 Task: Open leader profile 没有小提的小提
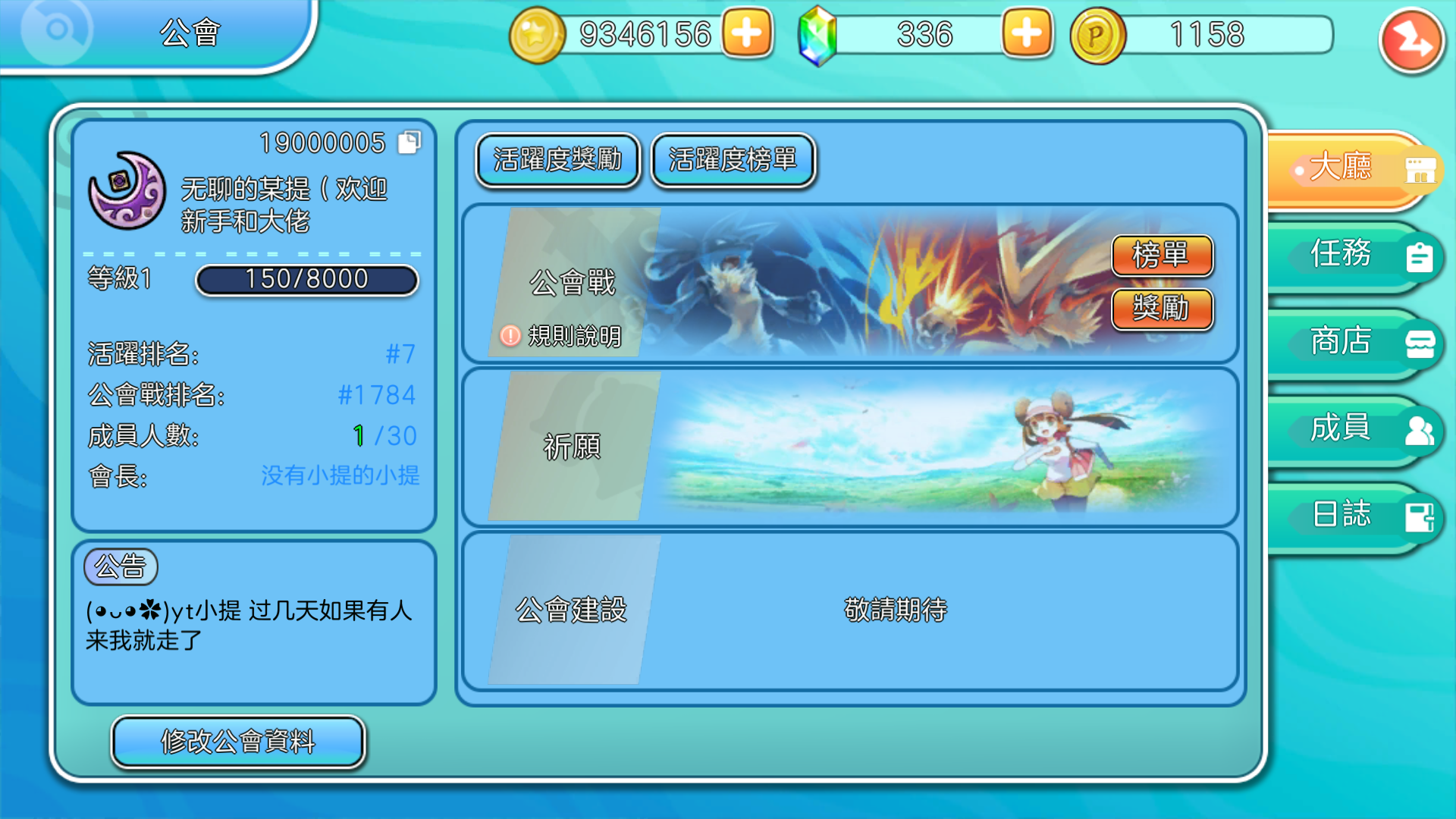tap(341, 476)
